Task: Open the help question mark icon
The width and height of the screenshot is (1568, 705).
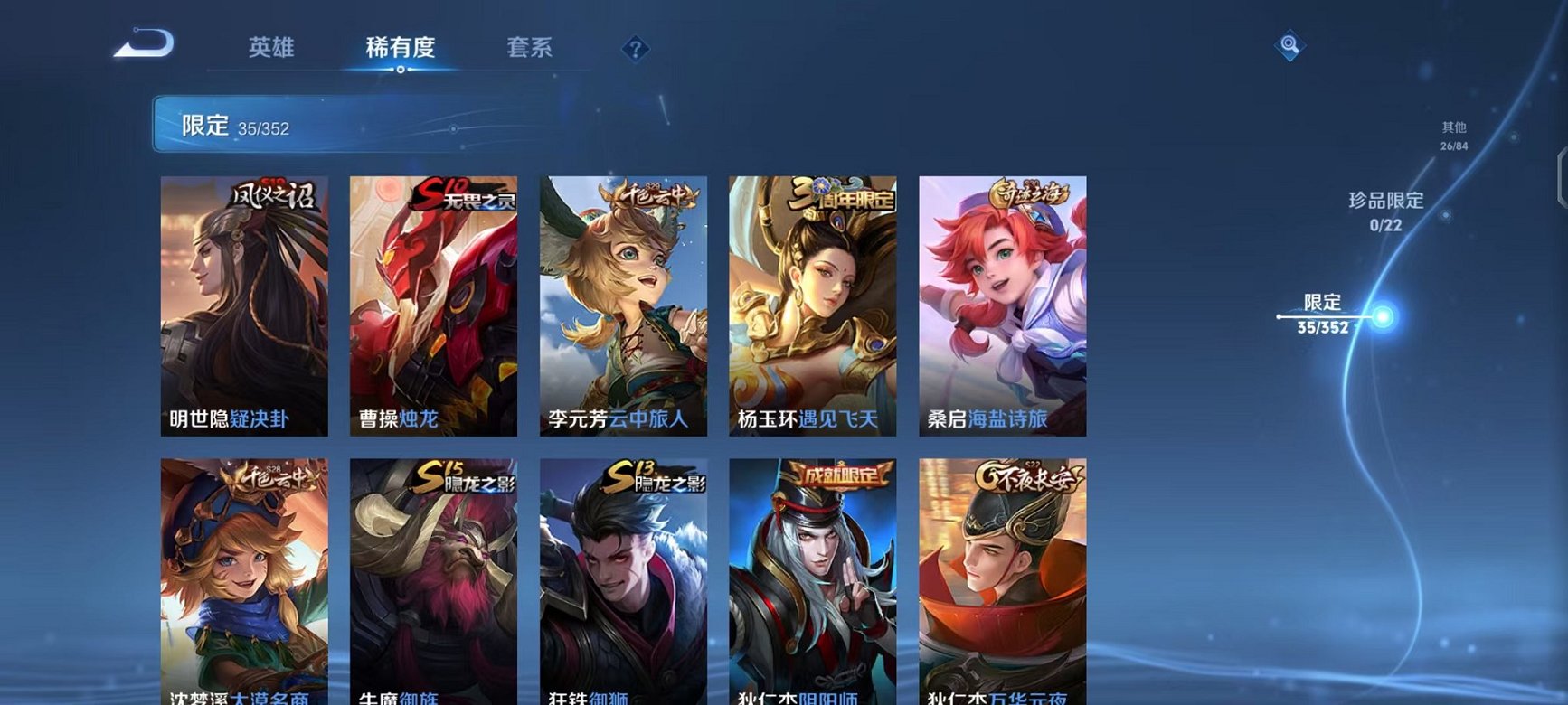Action: click(x=636, y=48)
